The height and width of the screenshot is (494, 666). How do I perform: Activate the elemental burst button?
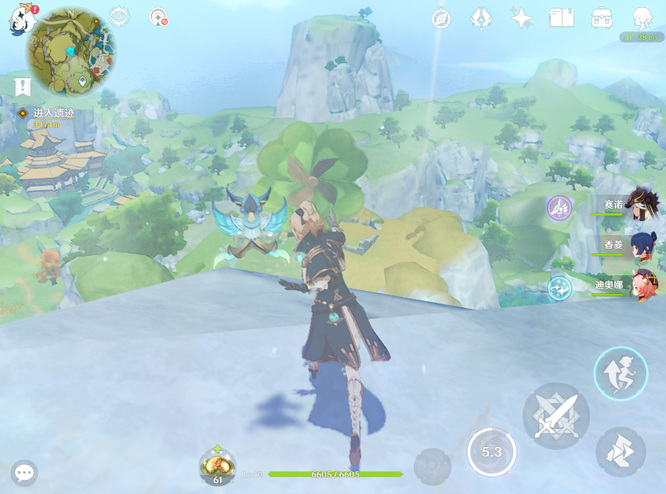tap(432, 465)
